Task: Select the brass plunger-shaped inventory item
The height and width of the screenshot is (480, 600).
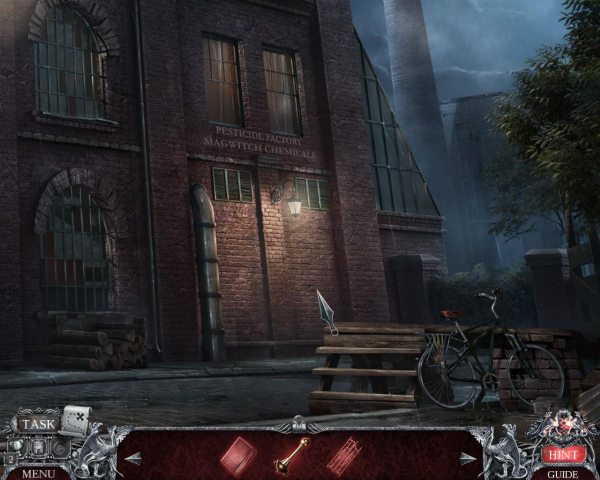Action: pos(289,453)
